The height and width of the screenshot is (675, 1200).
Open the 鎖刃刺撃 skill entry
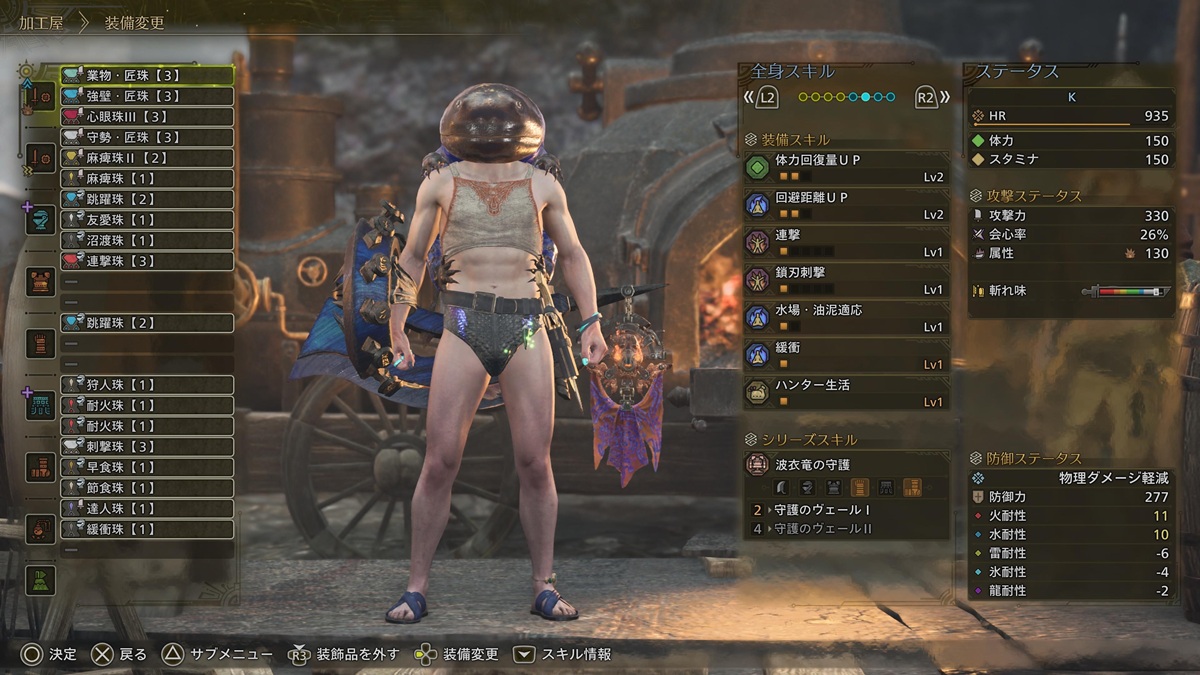coord(846,280)
